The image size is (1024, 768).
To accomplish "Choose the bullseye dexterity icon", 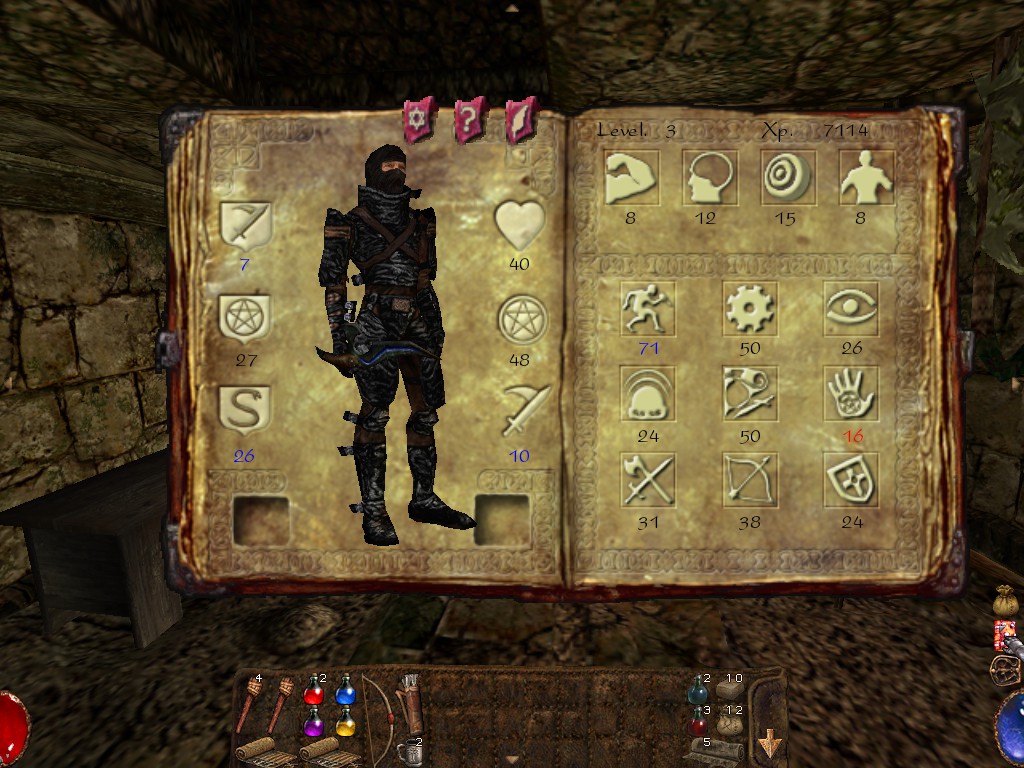I will click(786, 178).
